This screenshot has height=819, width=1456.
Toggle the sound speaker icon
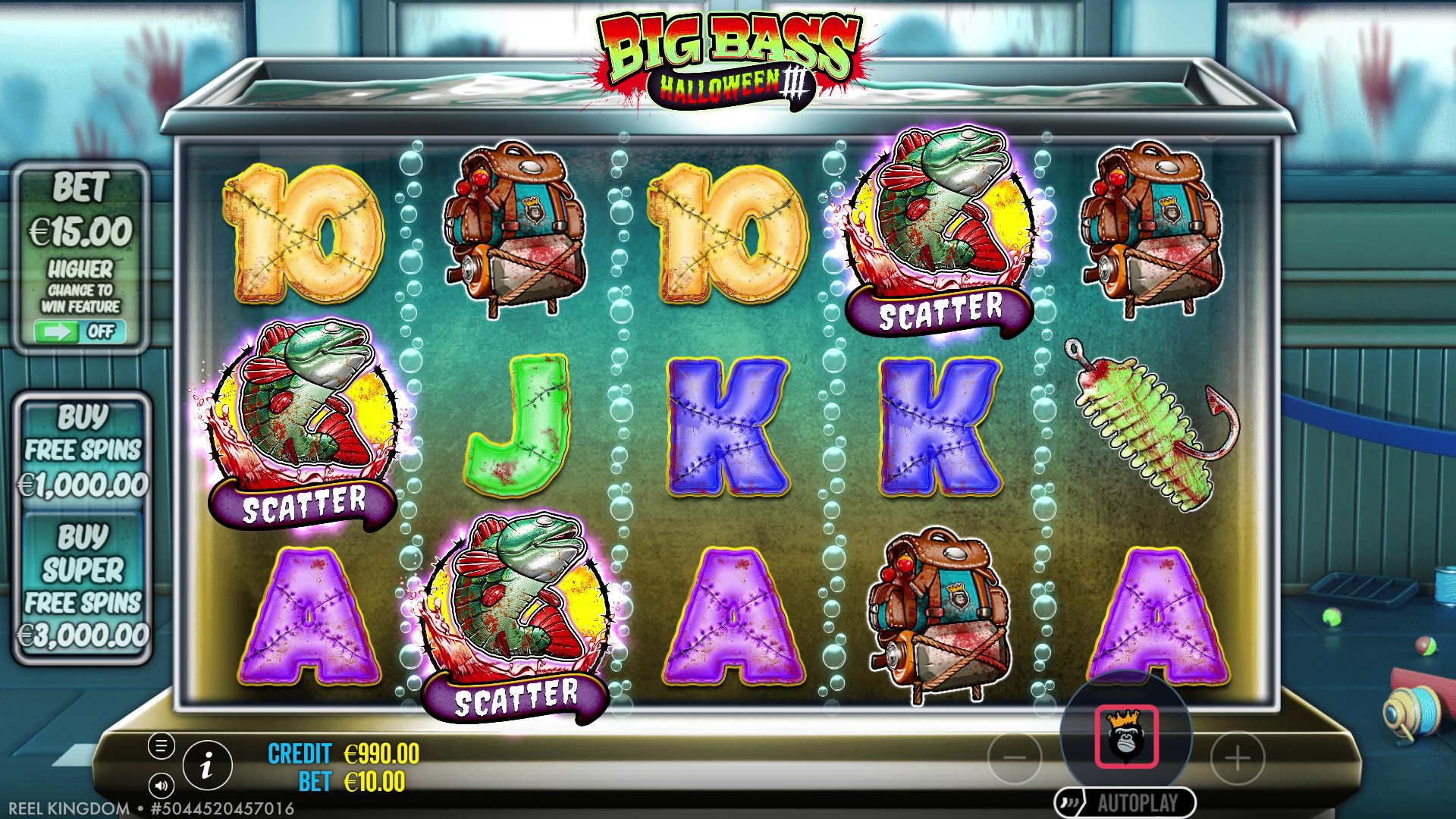point(161,785)
